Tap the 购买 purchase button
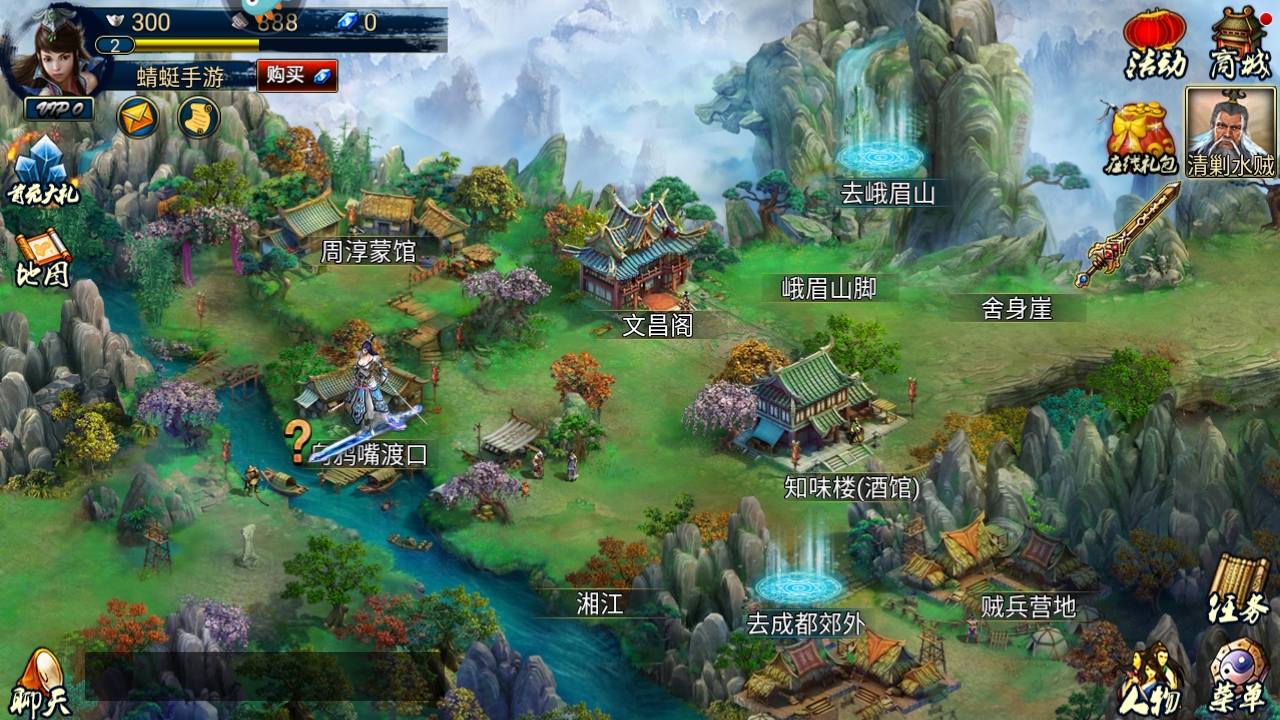The height and width of the screenshot is (720, 1280). [296, 76]
